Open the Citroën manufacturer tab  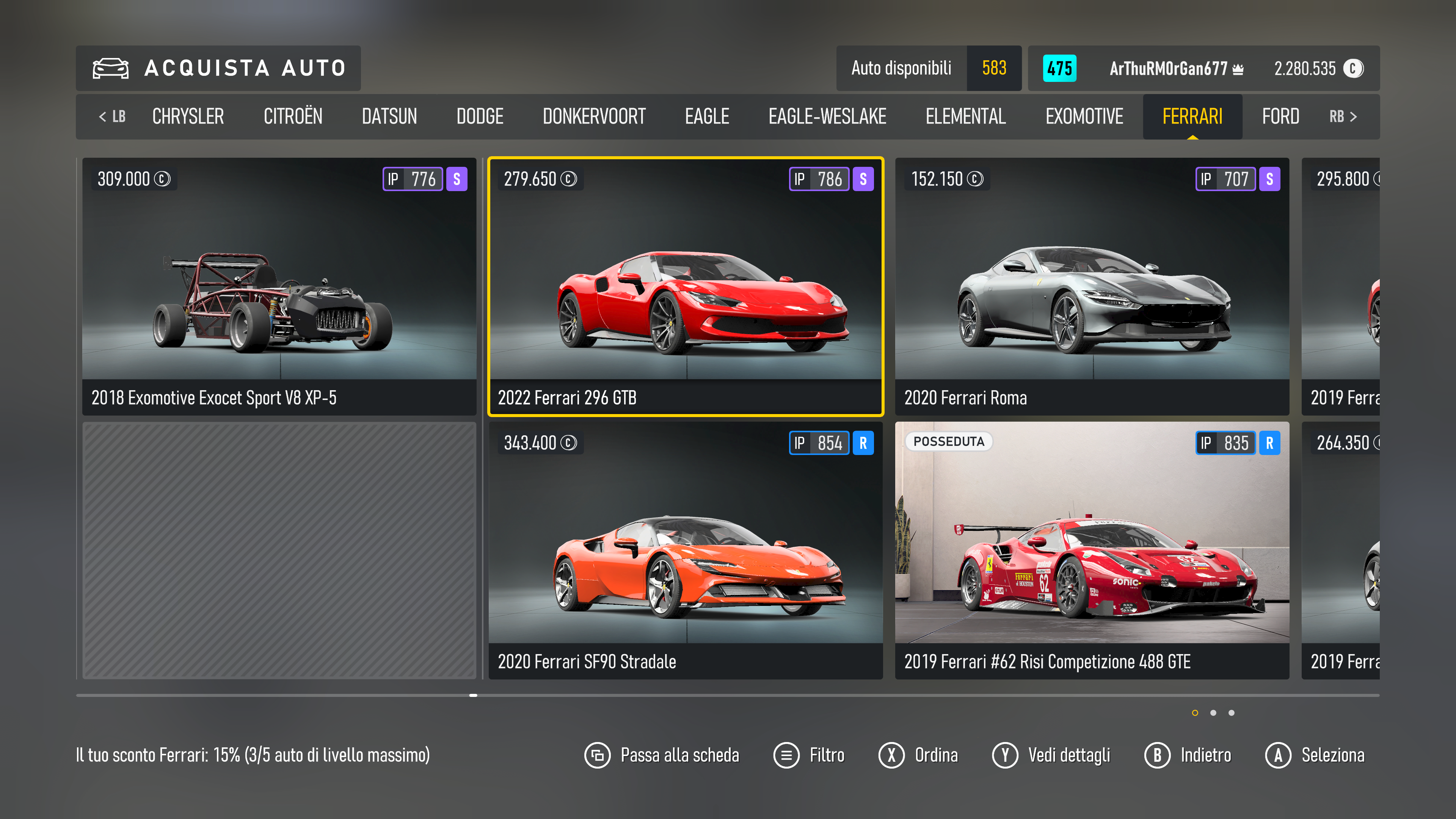[x=293, y=116]
